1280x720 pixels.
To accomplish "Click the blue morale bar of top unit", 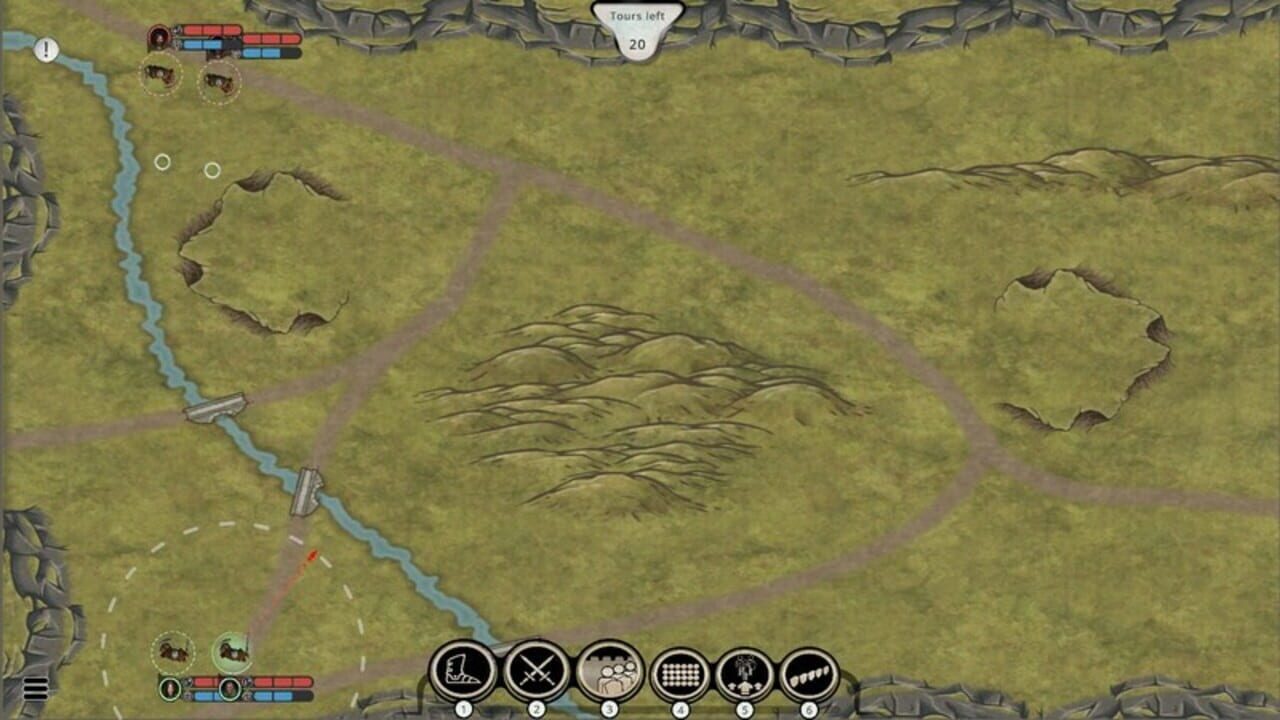I will [201, 44].
